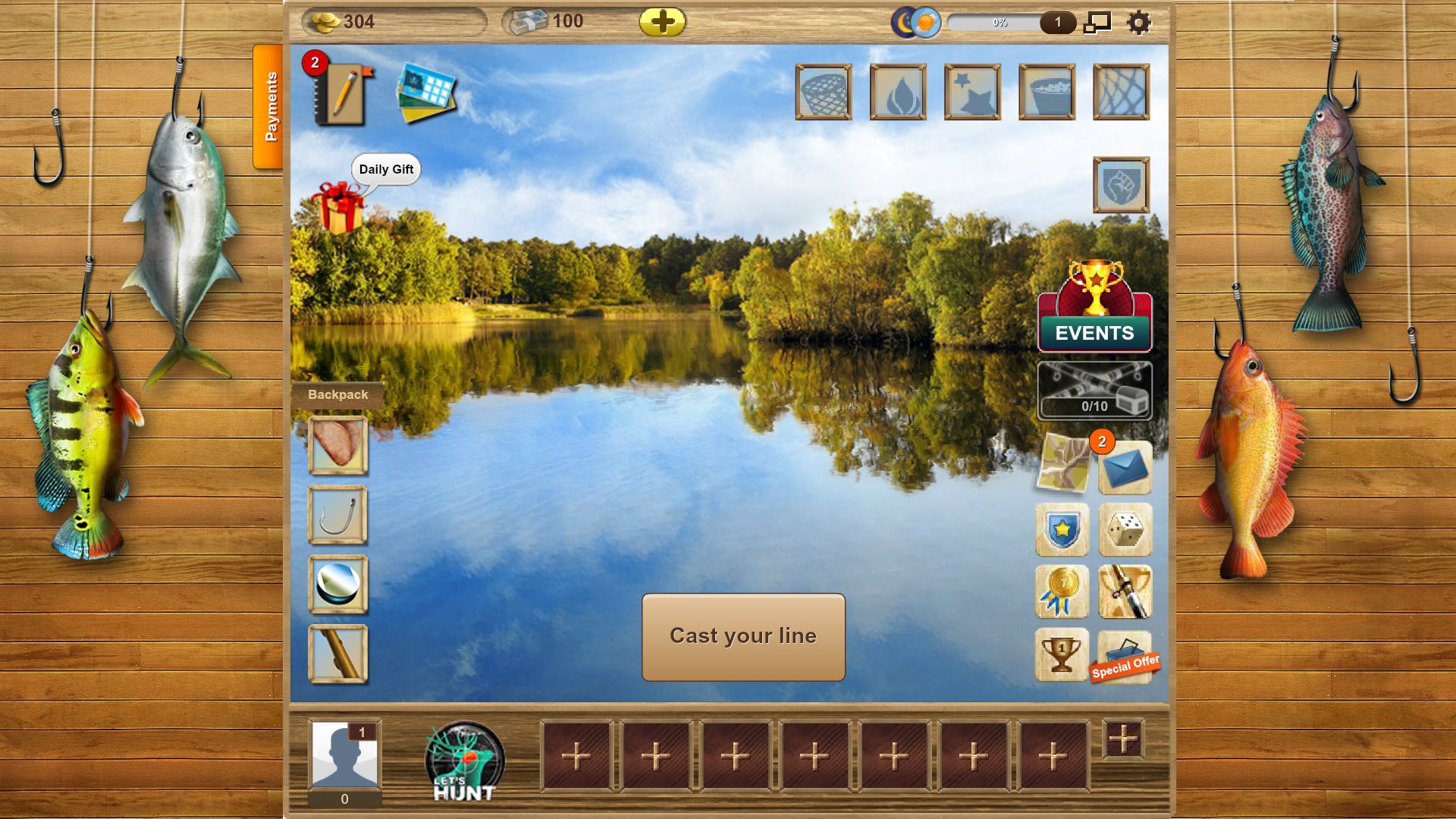Open the Special Offer basket
1456x819 pixels.
point(1125,654)
